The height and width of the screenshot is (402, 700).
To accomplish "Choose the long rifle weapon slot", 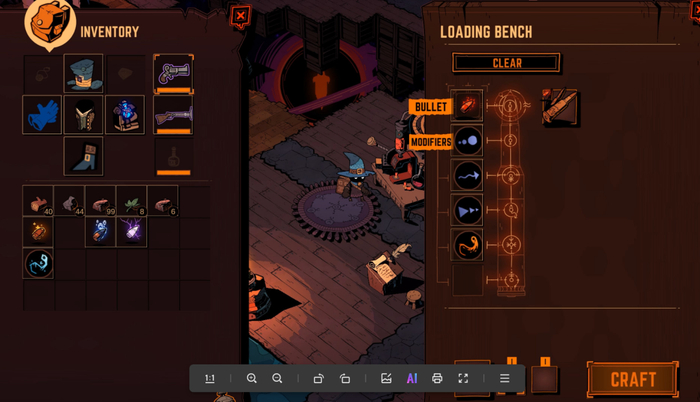I will (173, 115).
